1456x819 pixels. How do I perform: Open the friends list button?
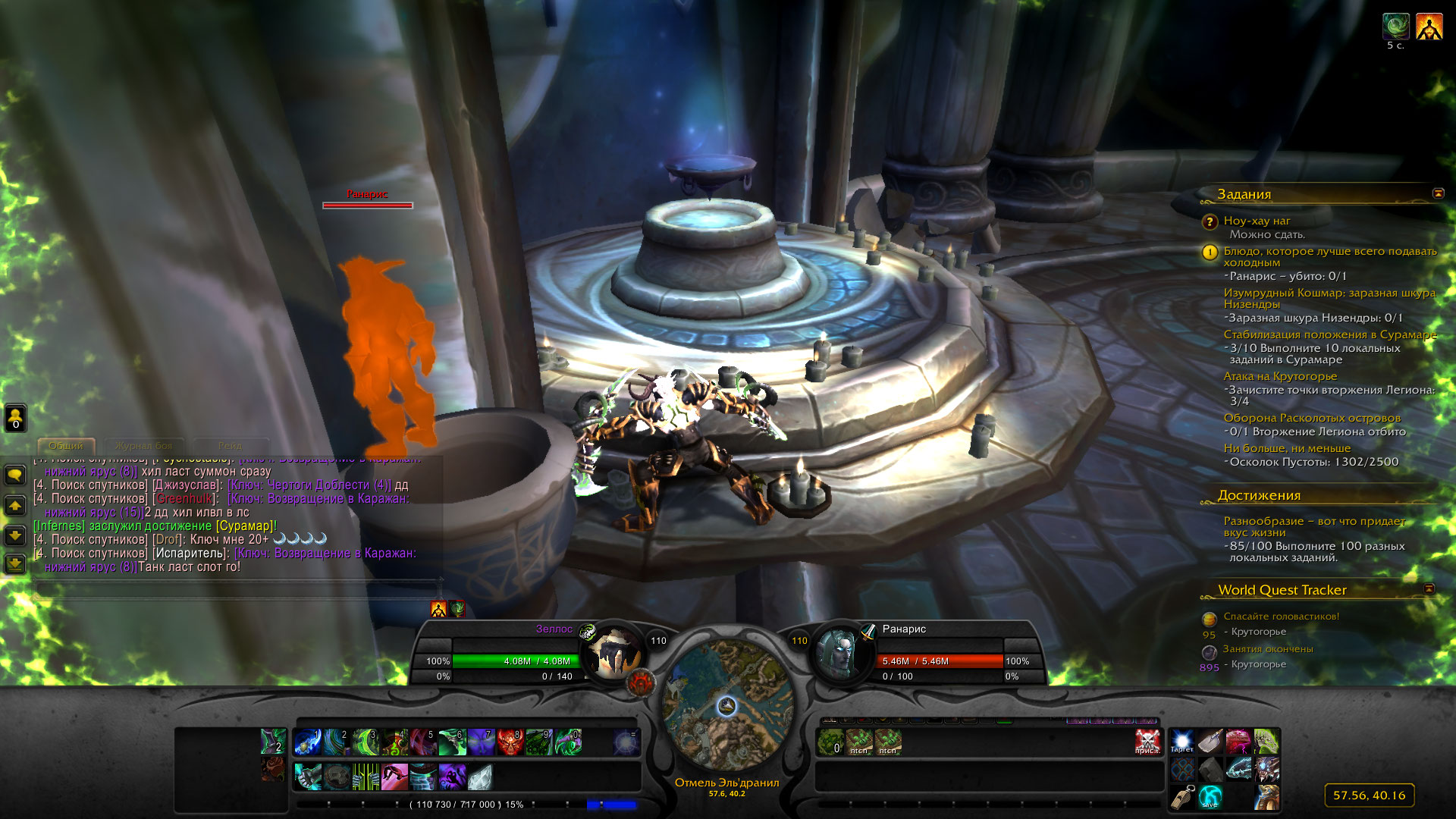pyautogui.click(x=15, y=416)
